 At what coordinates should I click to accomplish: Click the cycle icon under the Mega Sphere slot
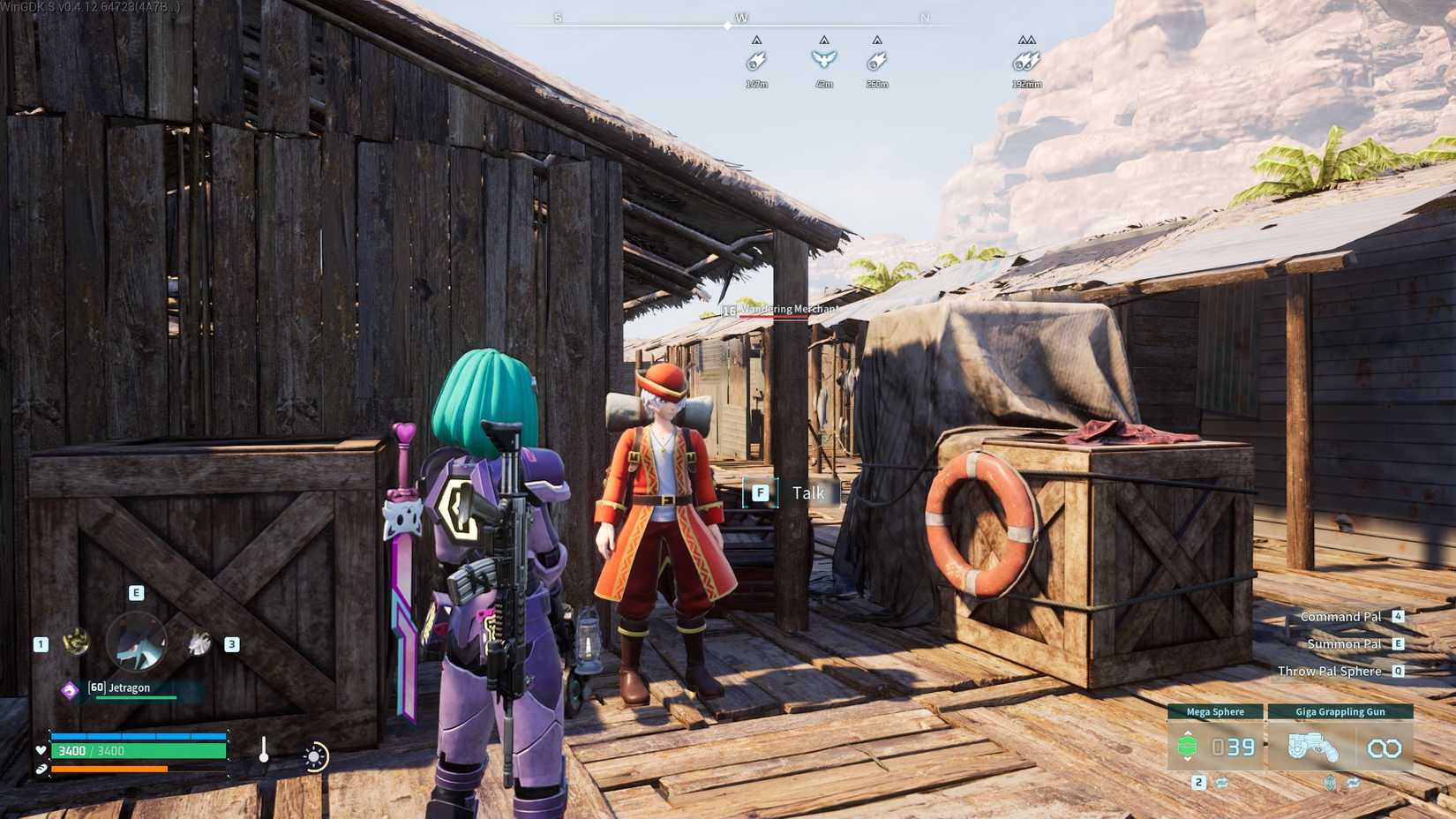coord(1221,784)
